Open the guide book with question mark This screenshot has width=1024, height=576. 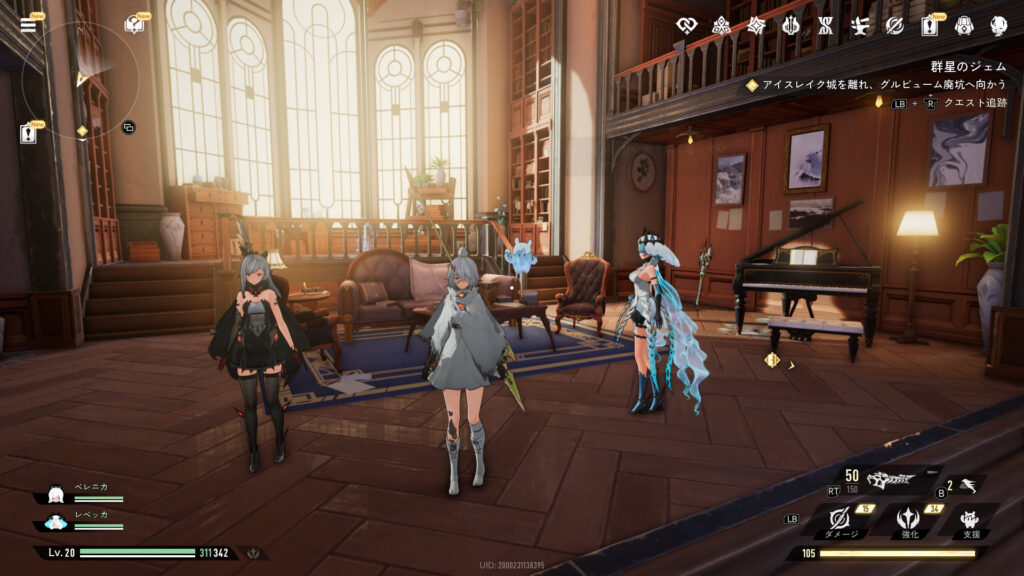tap(133, 24)
